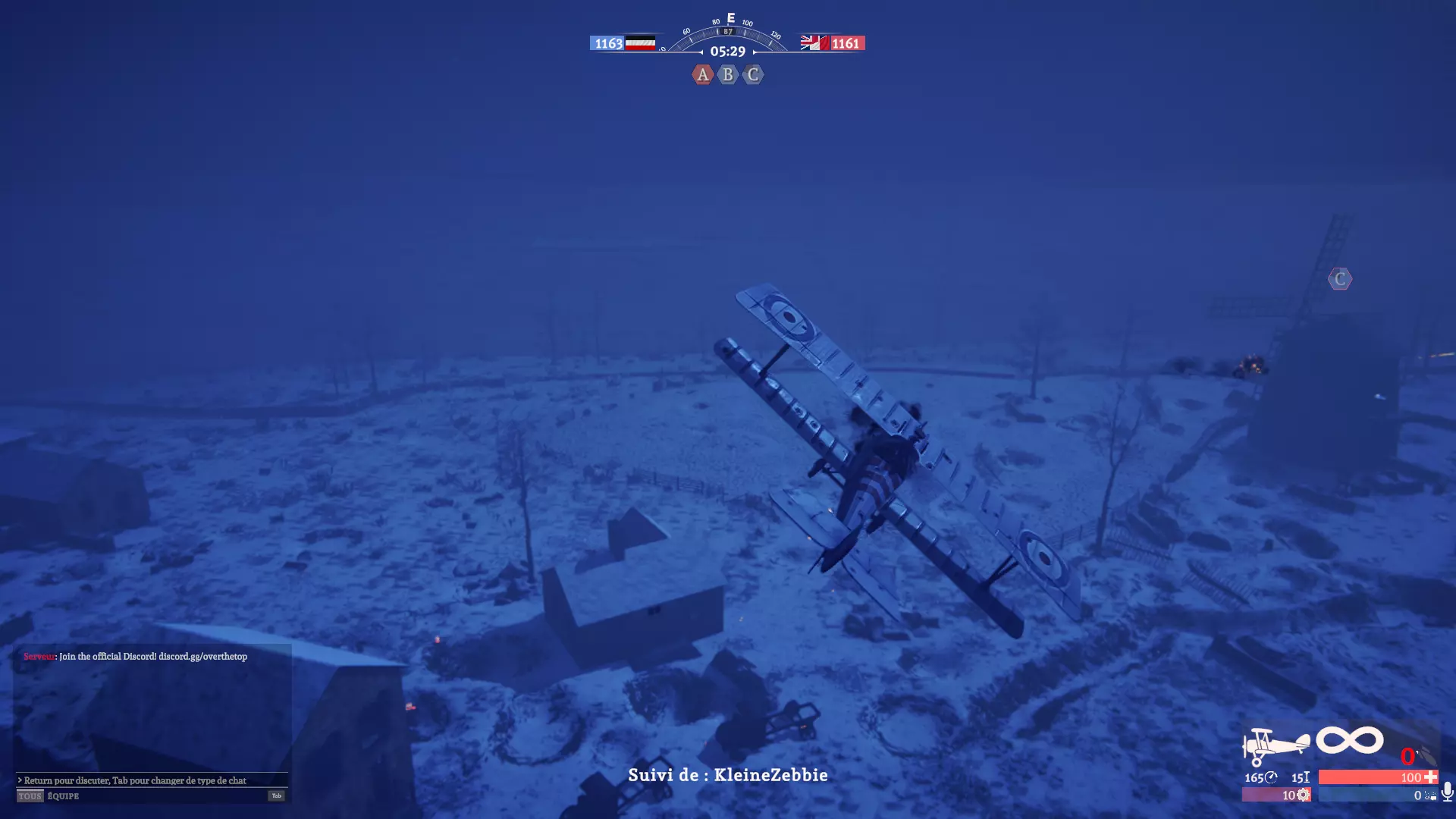
Task: Switch chat to the TOUS channel
Action: click(30, 796)
